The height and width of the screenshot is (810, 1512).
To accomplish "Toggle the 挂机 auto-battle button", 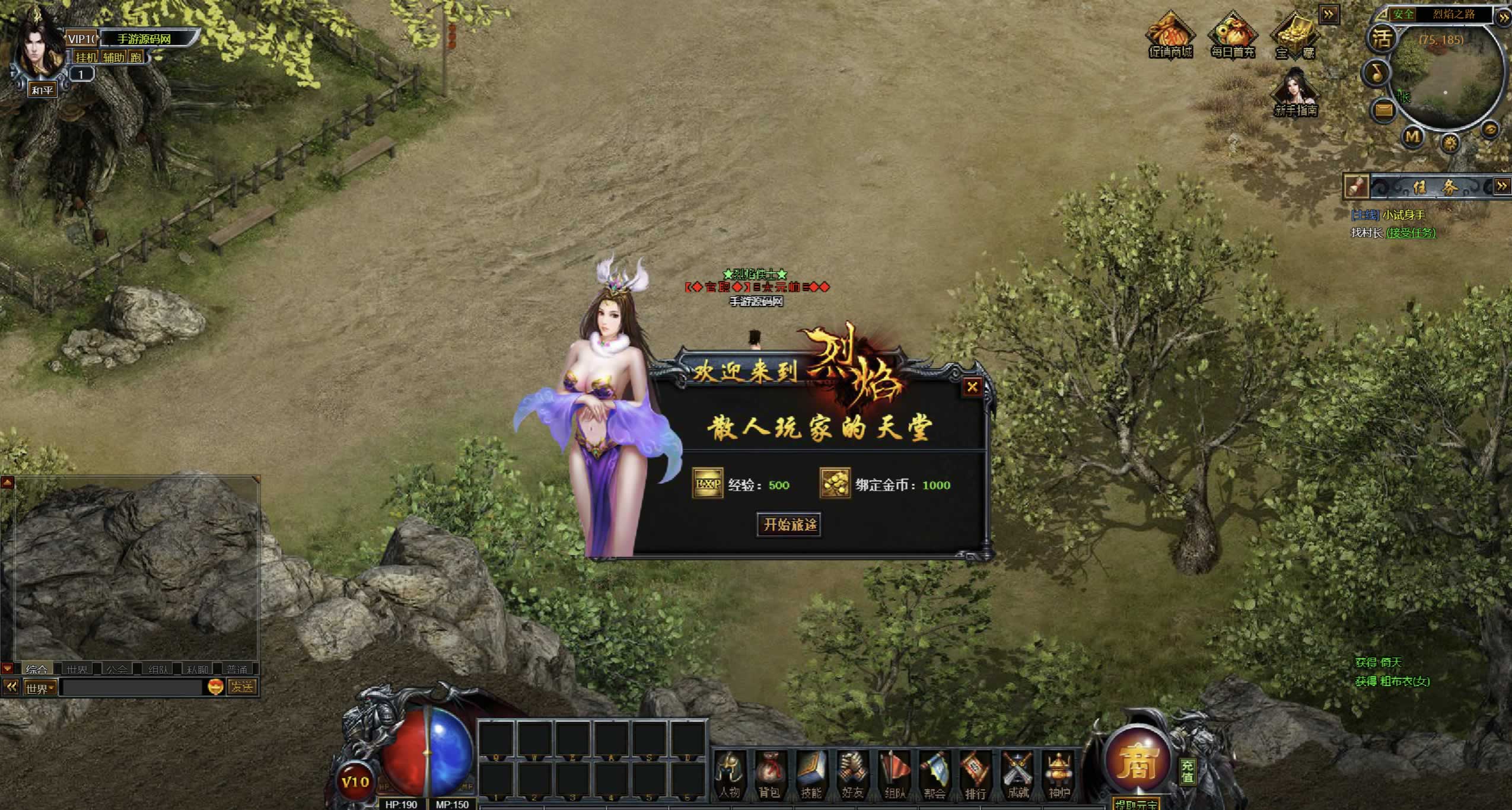I will click(x=86, y=57).
